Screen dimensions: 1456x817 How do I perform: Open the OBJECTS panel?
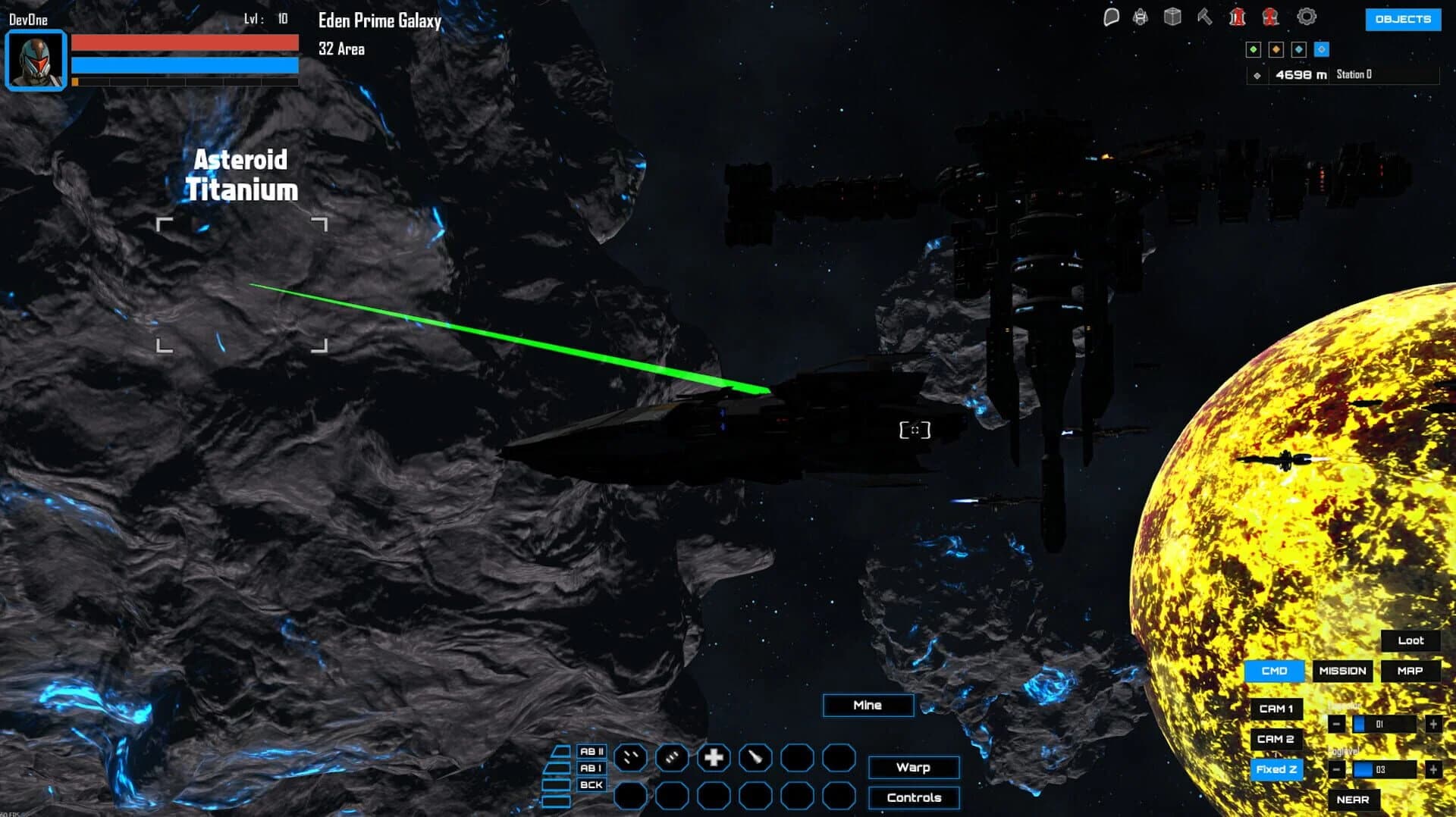pos(1403,20)
